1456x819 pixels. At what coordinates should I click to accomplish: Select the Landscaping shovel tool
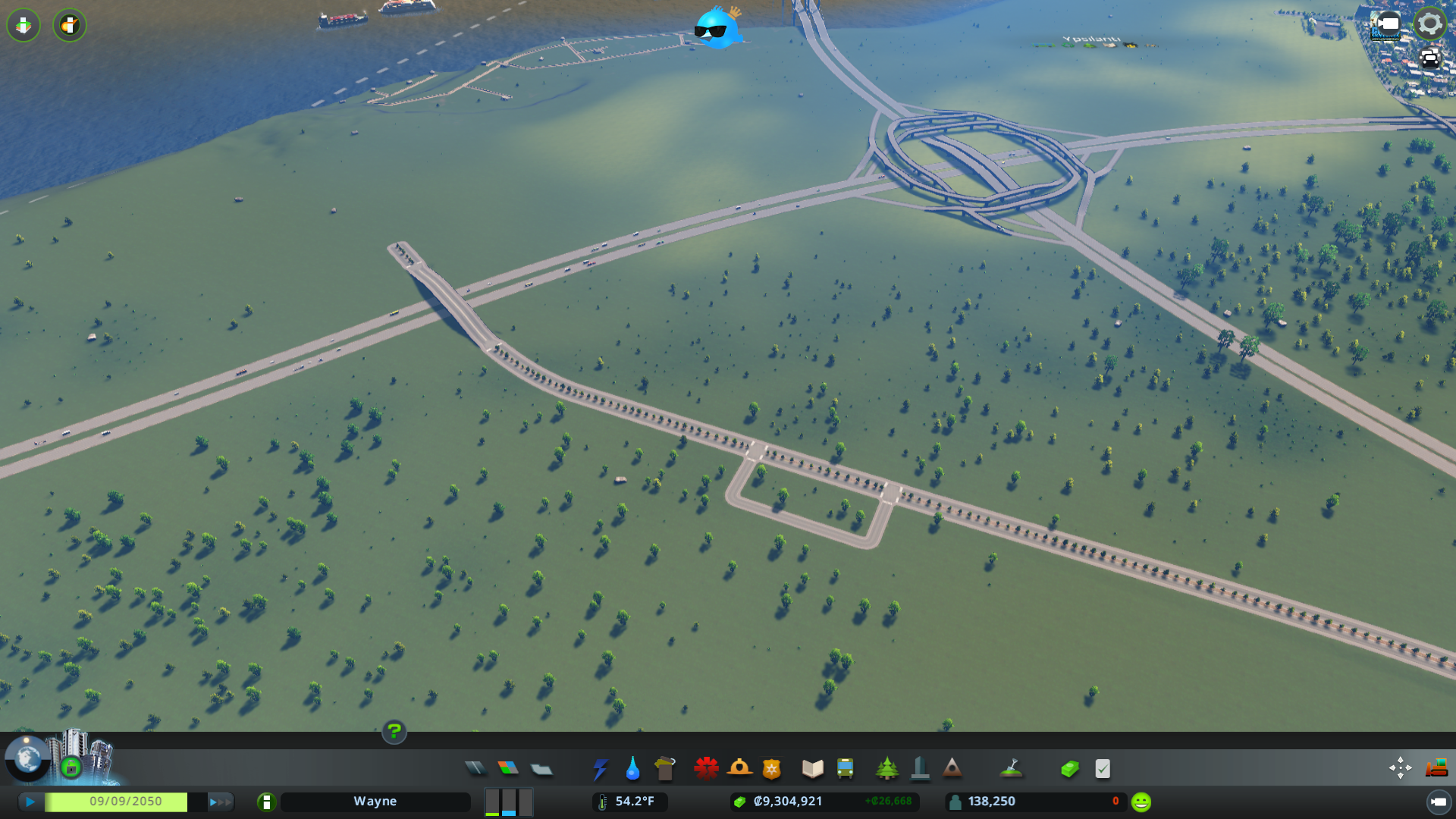(1012, 768)
